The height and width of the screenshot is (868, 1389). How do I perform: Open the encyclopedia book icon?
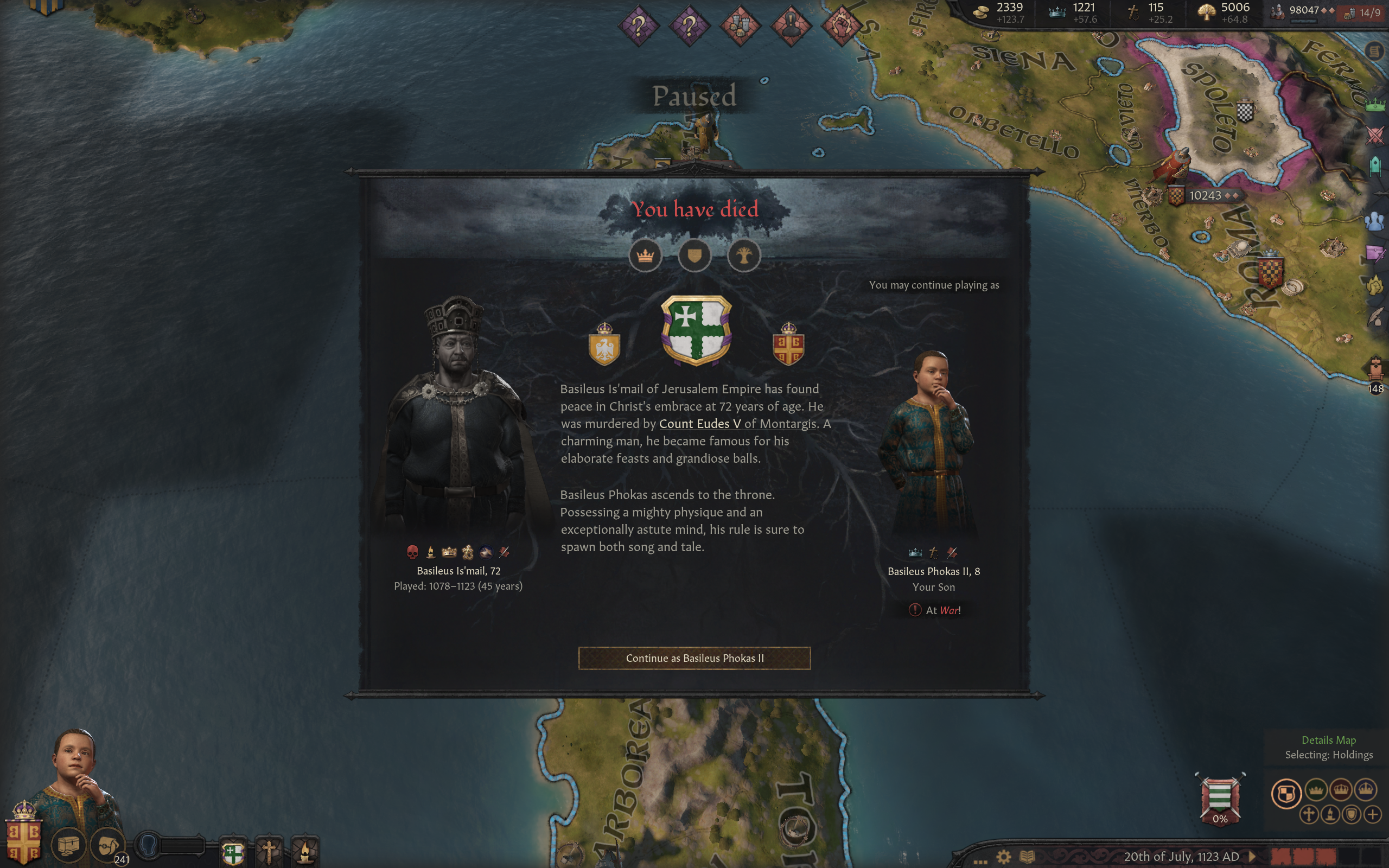tap(1028, 857)
